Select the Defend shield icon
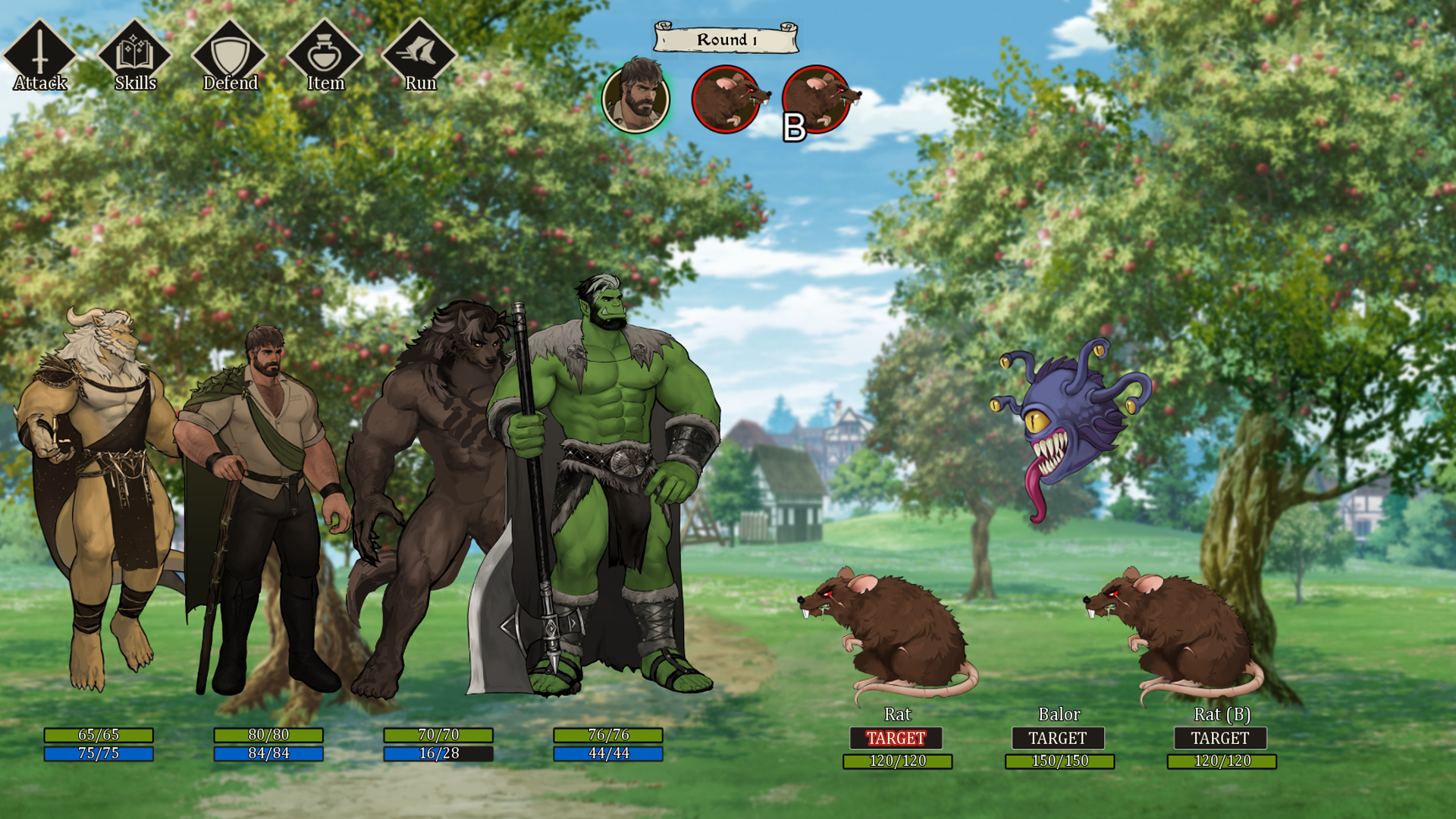The height and width of the screenshot is (819, 1456). [x=230, y=55]
